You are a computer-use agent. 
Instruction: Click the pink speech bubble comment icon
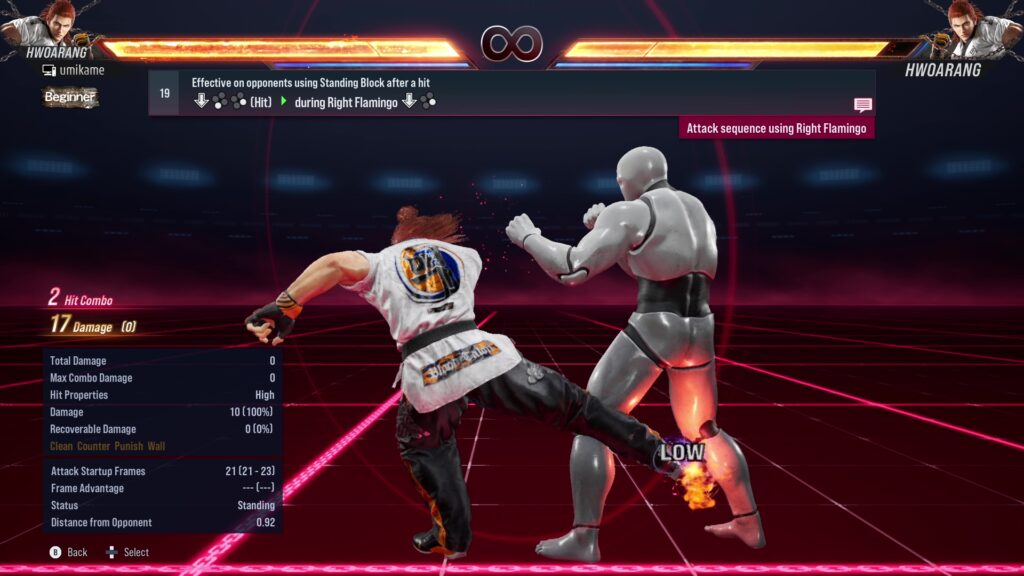pyautogui.click(x=862, y=104)
